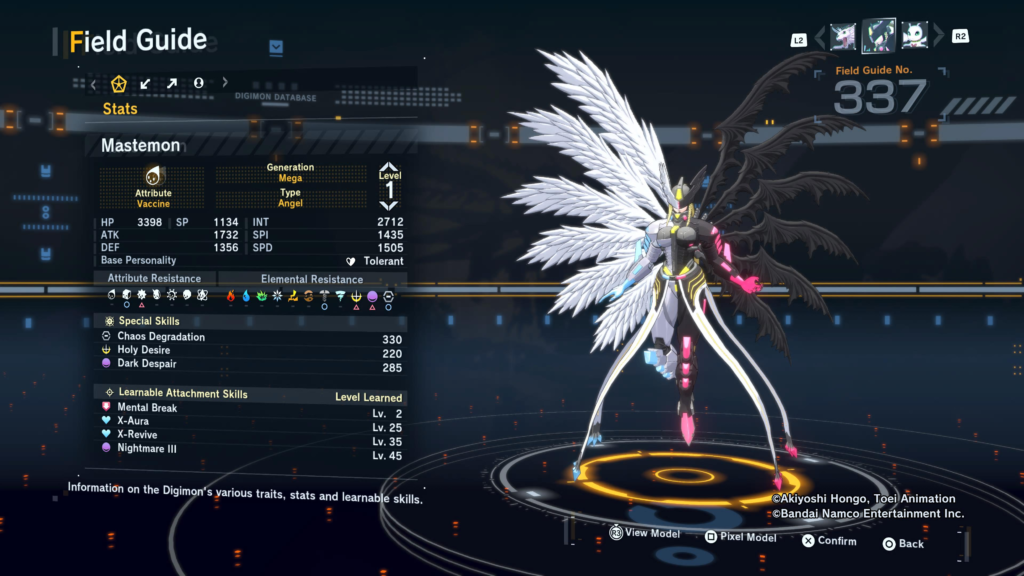Screen dimensions: 1024x576
Task: Open the up-right arrow tab
Action: 172,83
